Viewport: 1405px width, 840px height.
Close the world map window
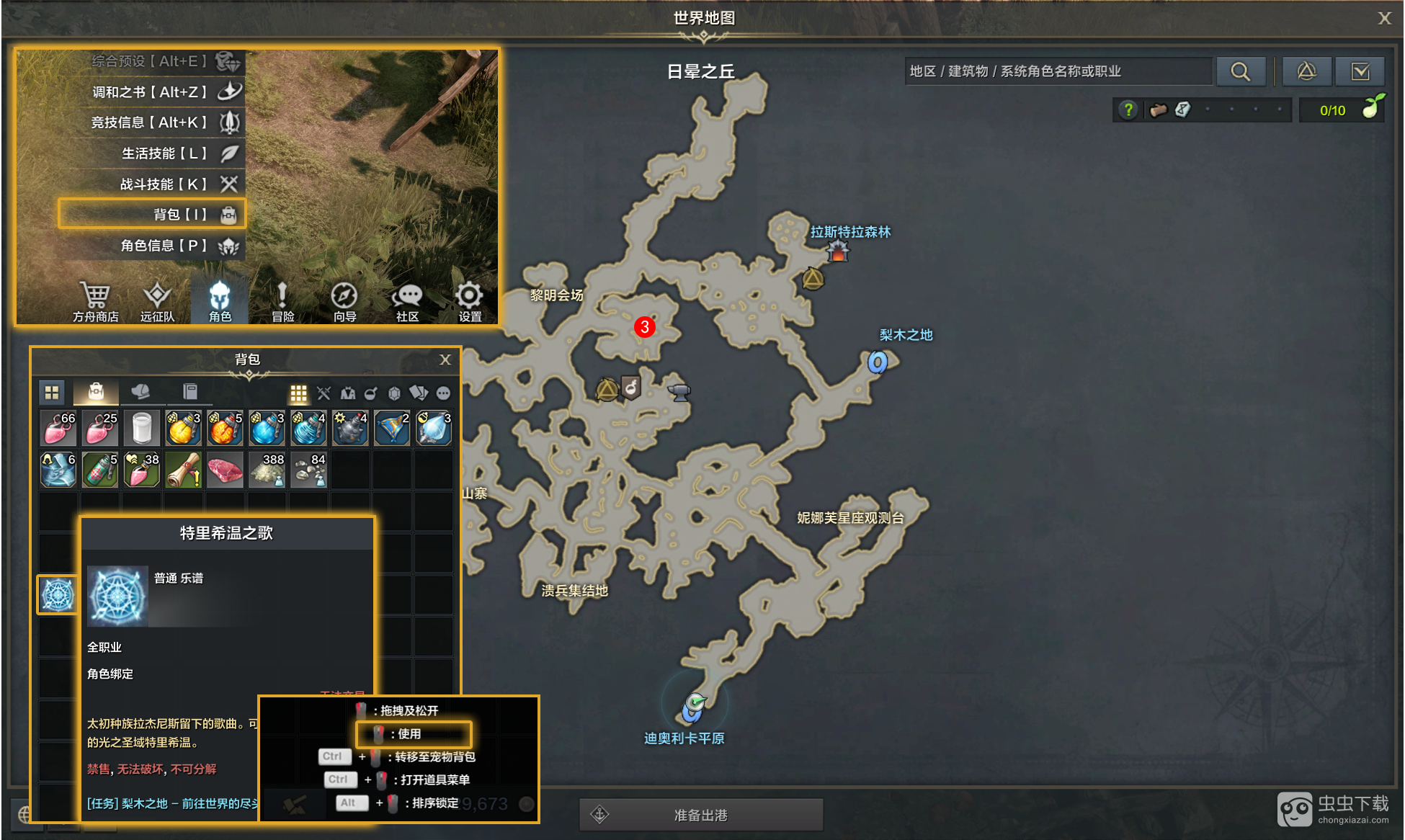[x=1384, y=18]
